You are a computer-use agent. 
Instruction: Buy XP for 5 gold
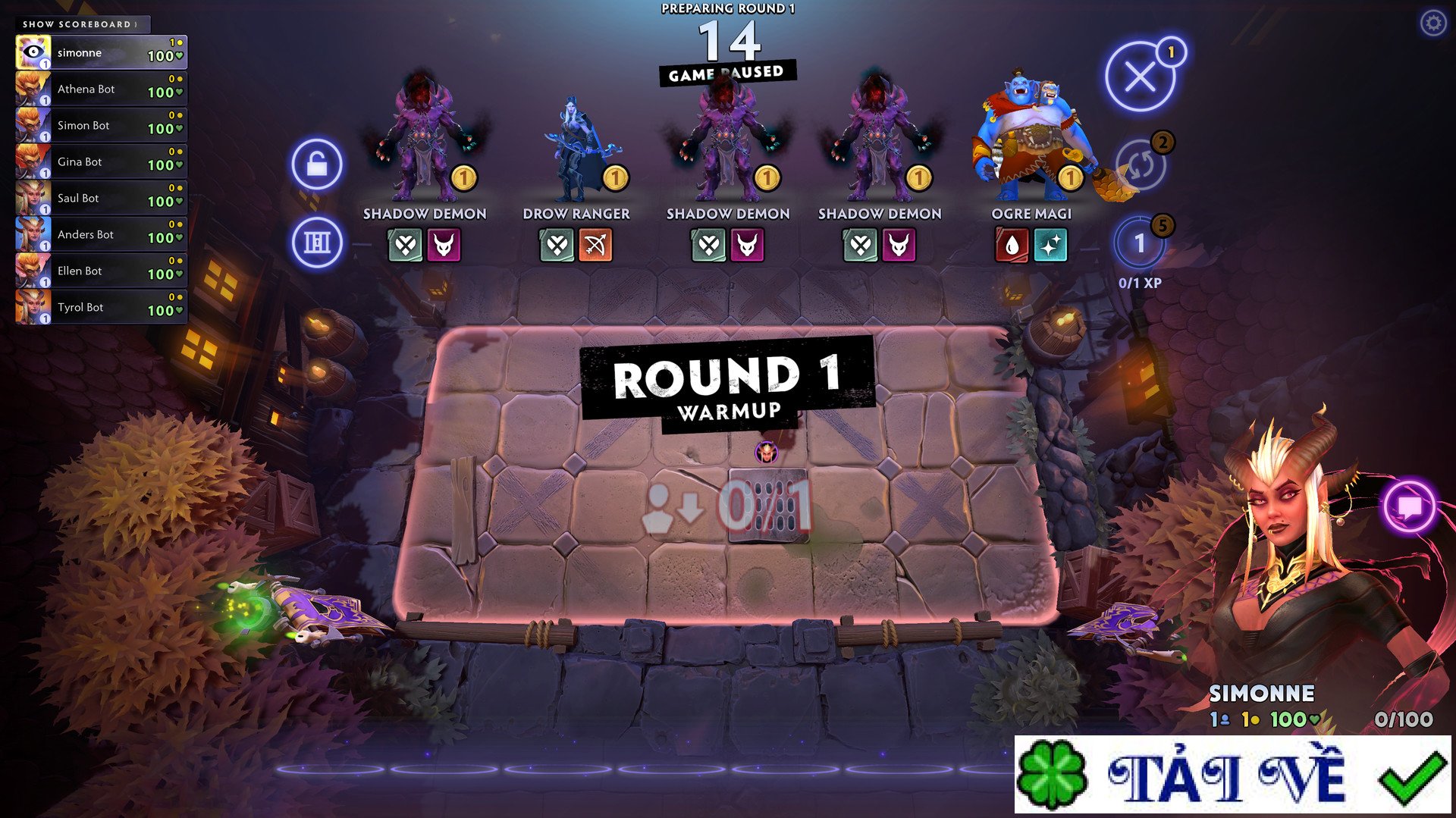[x=1139, y=243]
